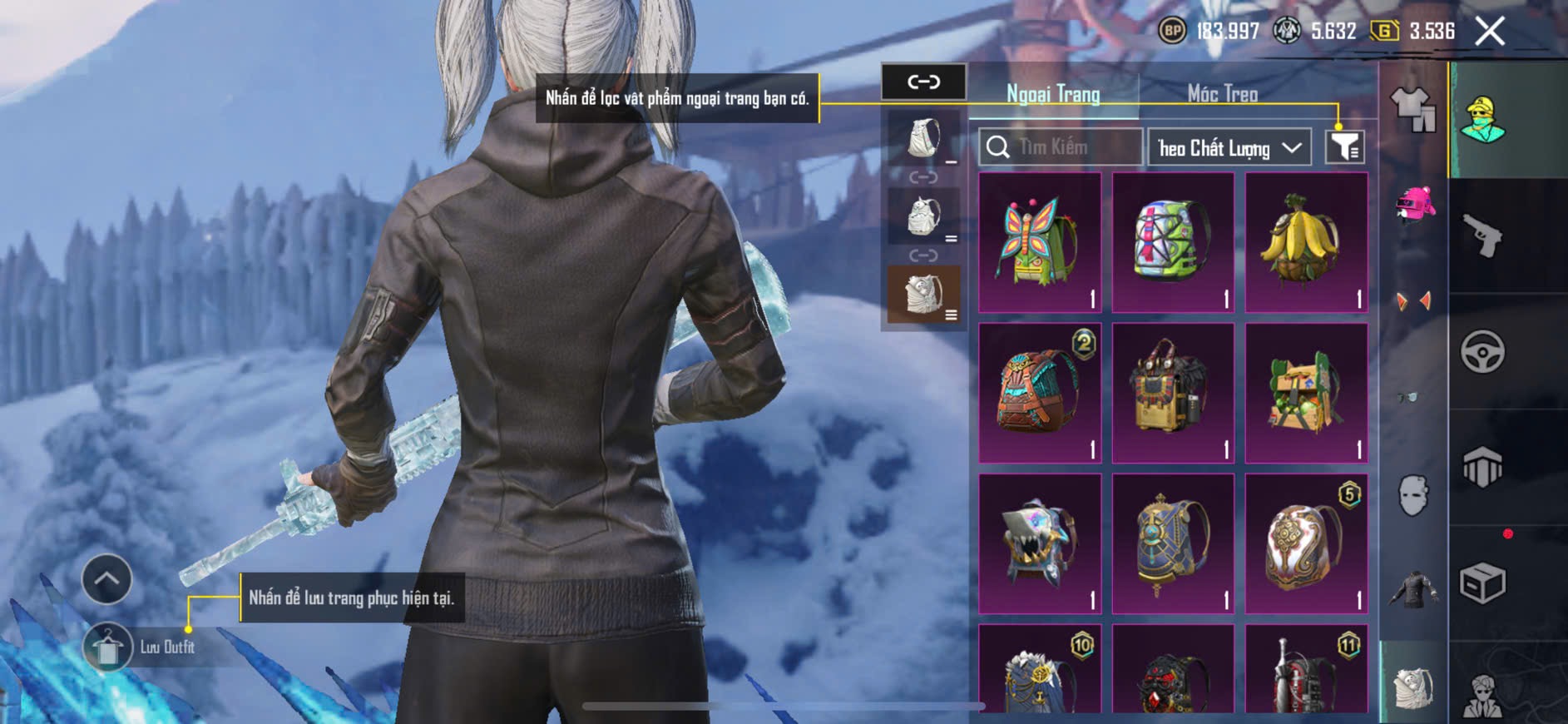Select the pink helmet category
This screenshot has width=1568, height=724.
(x=1414, y=205)
